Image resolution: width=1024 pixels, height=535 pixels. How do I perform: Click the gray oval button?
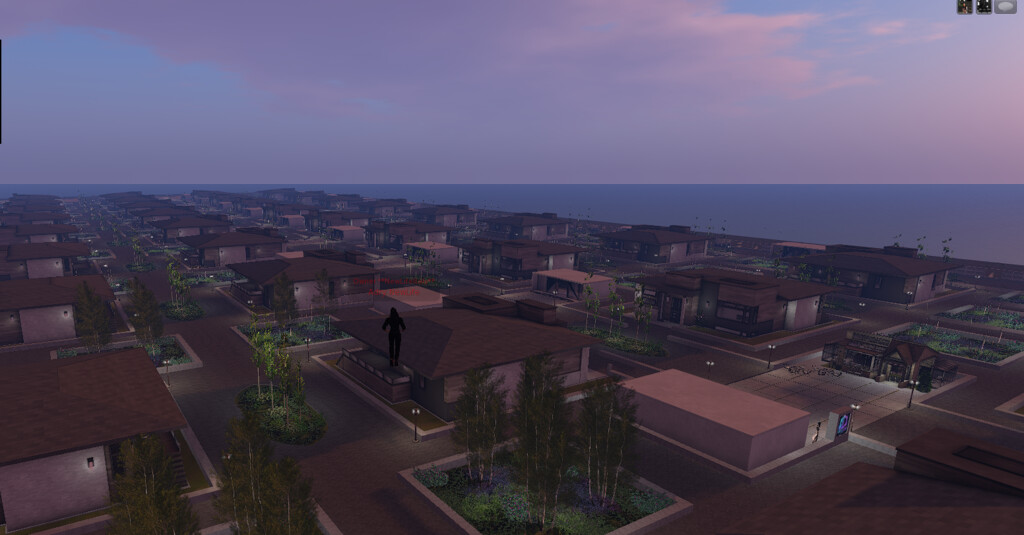(1005, 6)
